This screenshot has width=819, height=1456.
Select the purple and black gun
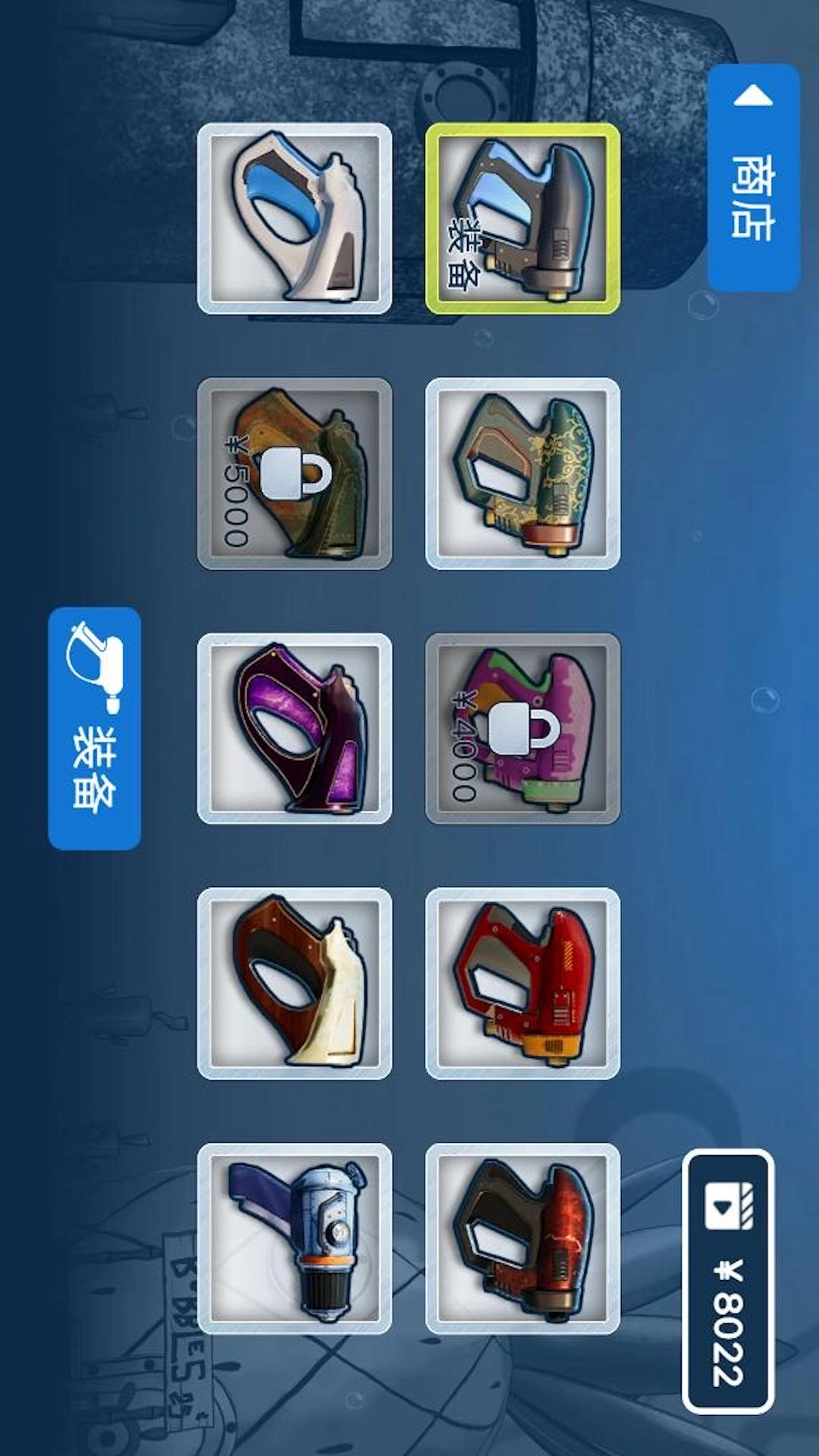click(x=294, y=729)
